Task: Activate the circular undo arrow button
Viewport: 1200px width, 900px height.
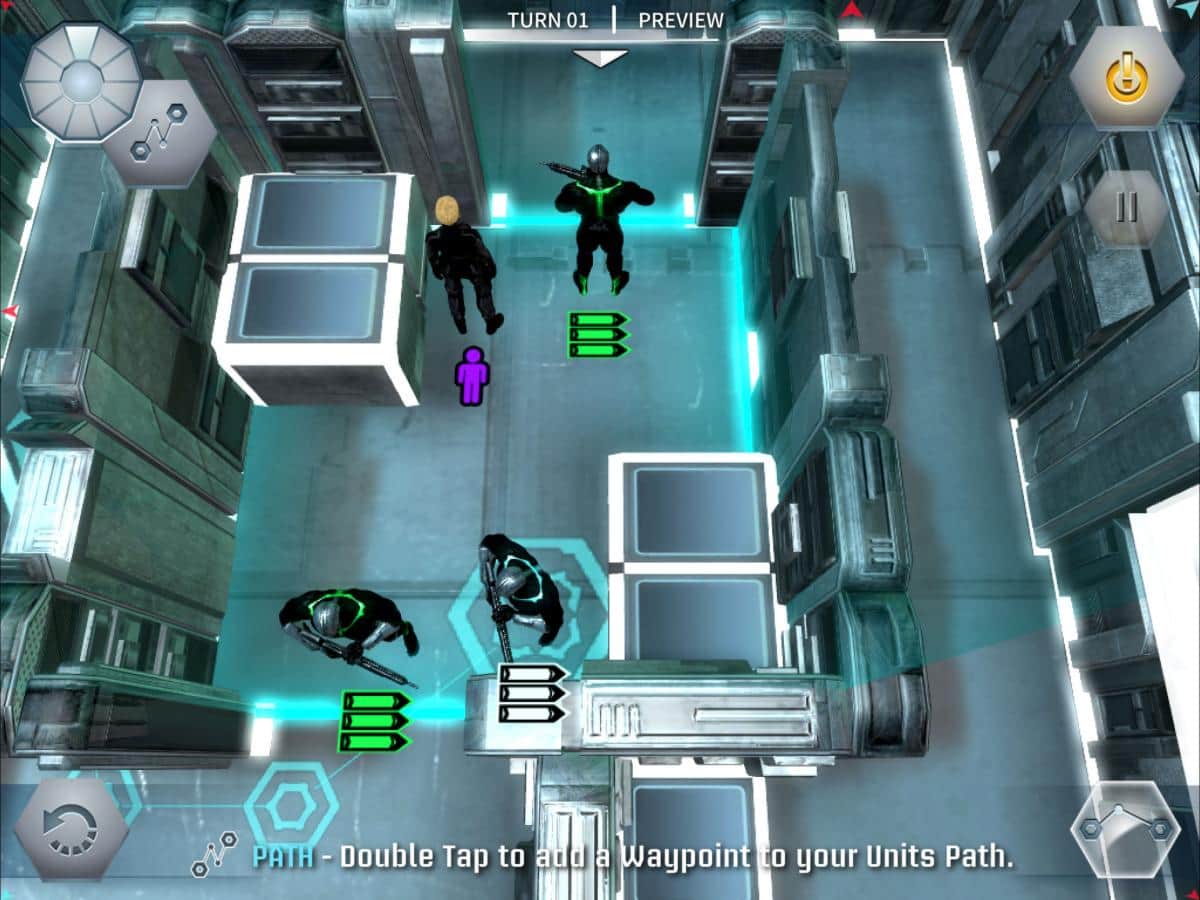Action: click(x=70, y=829)
